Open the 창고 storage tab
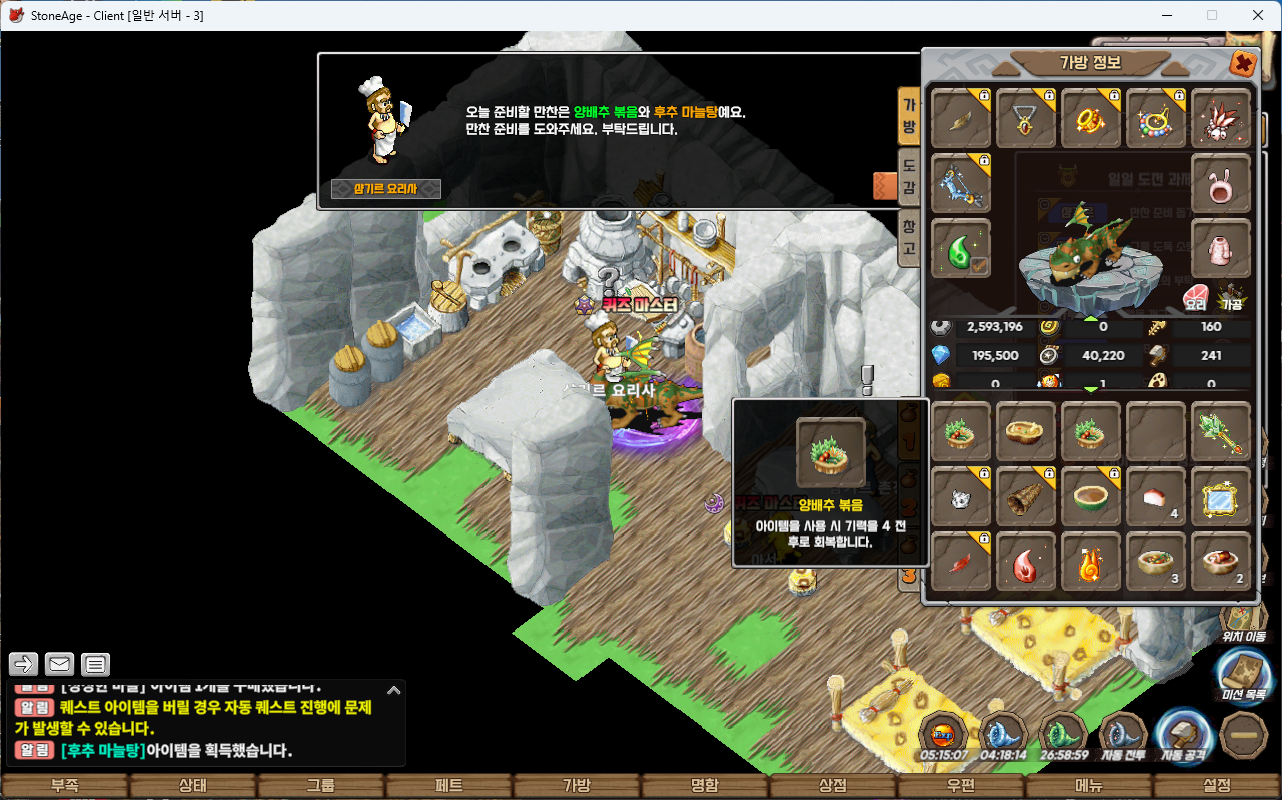Screen dimensions: 1282x800 [909, 236]
